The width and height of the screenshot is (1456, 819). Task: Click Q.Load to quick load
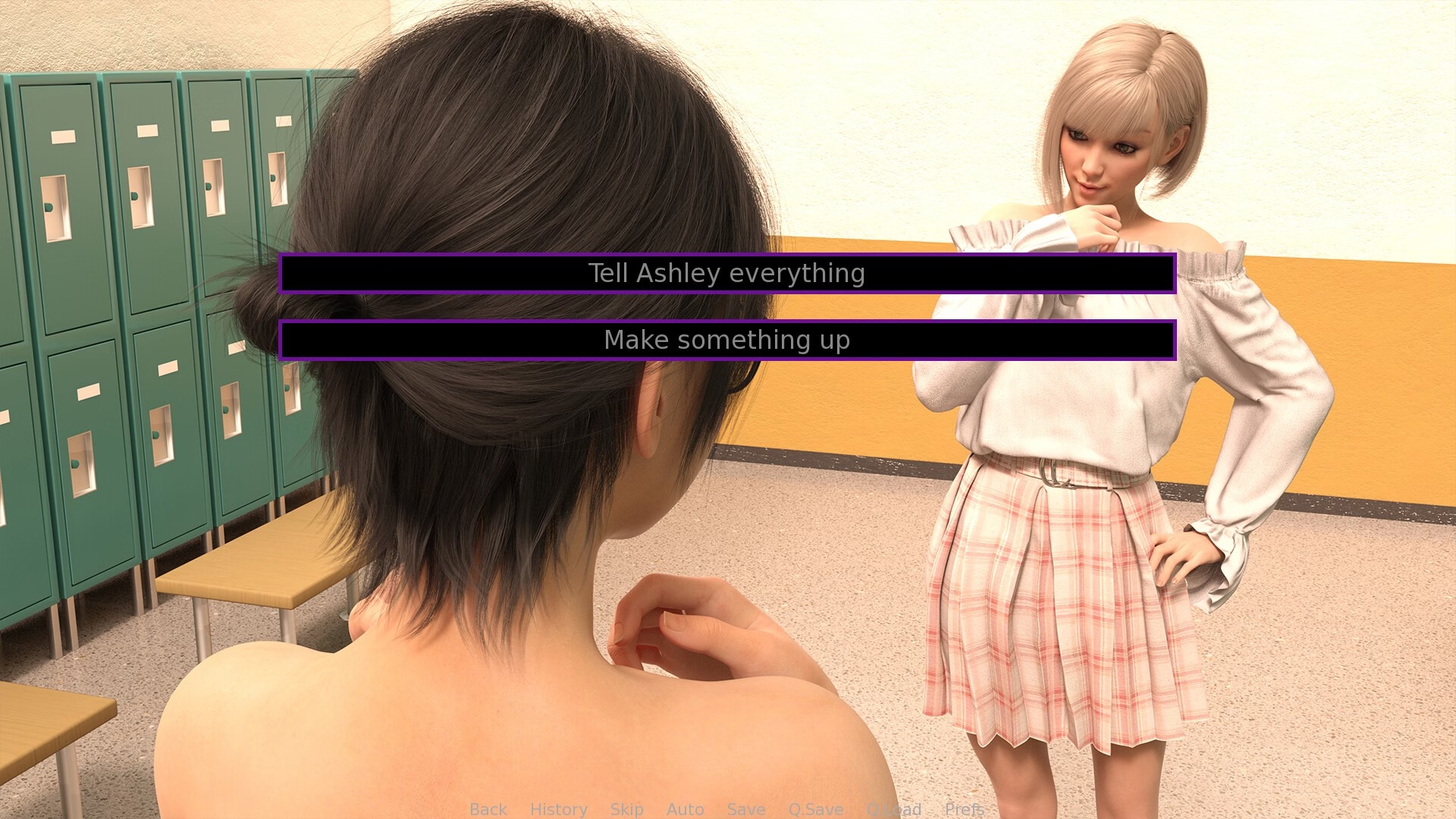(893, 809)
